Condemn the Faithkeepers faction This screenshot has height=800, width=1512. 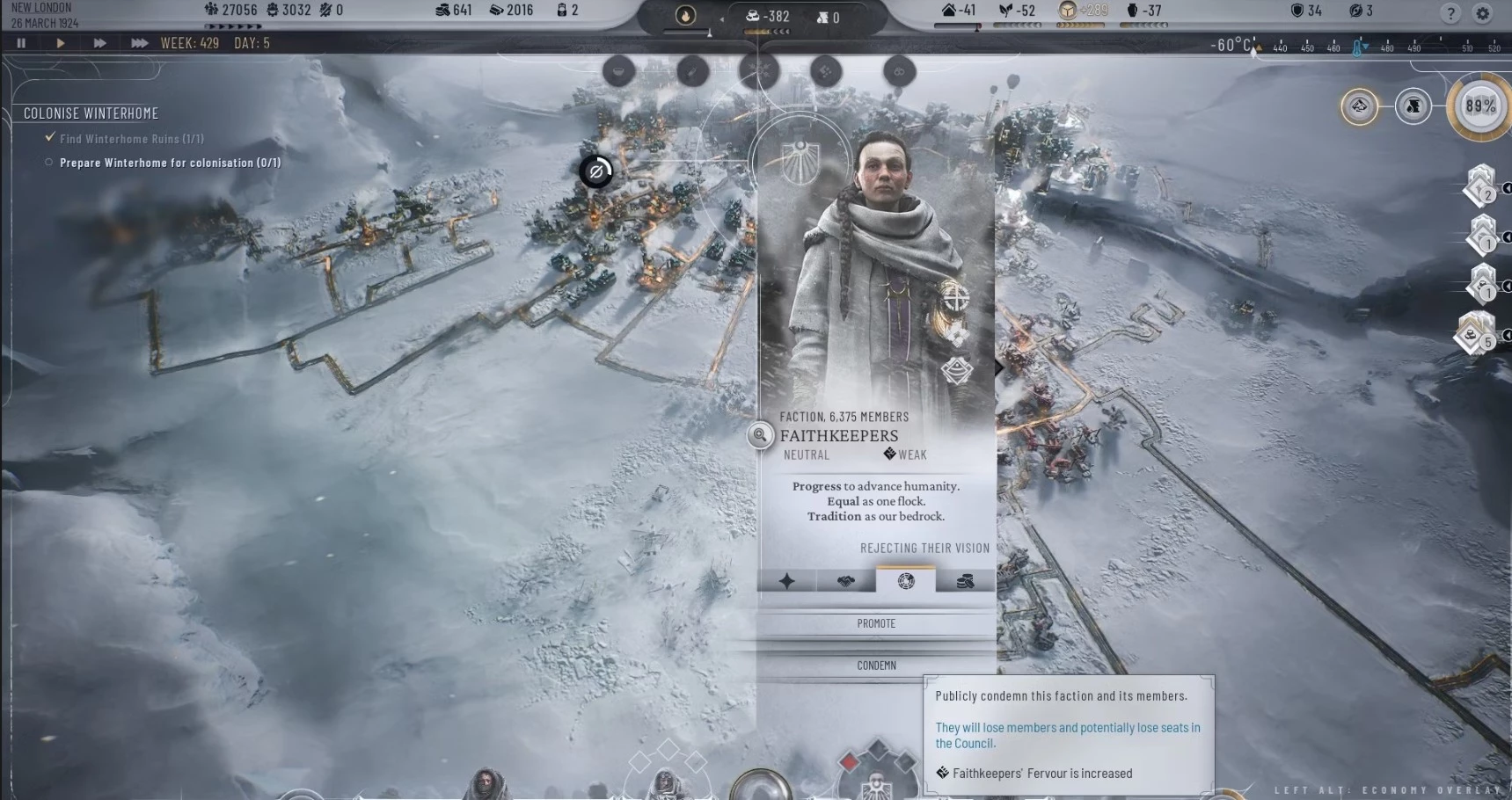(x=876, y=665)
